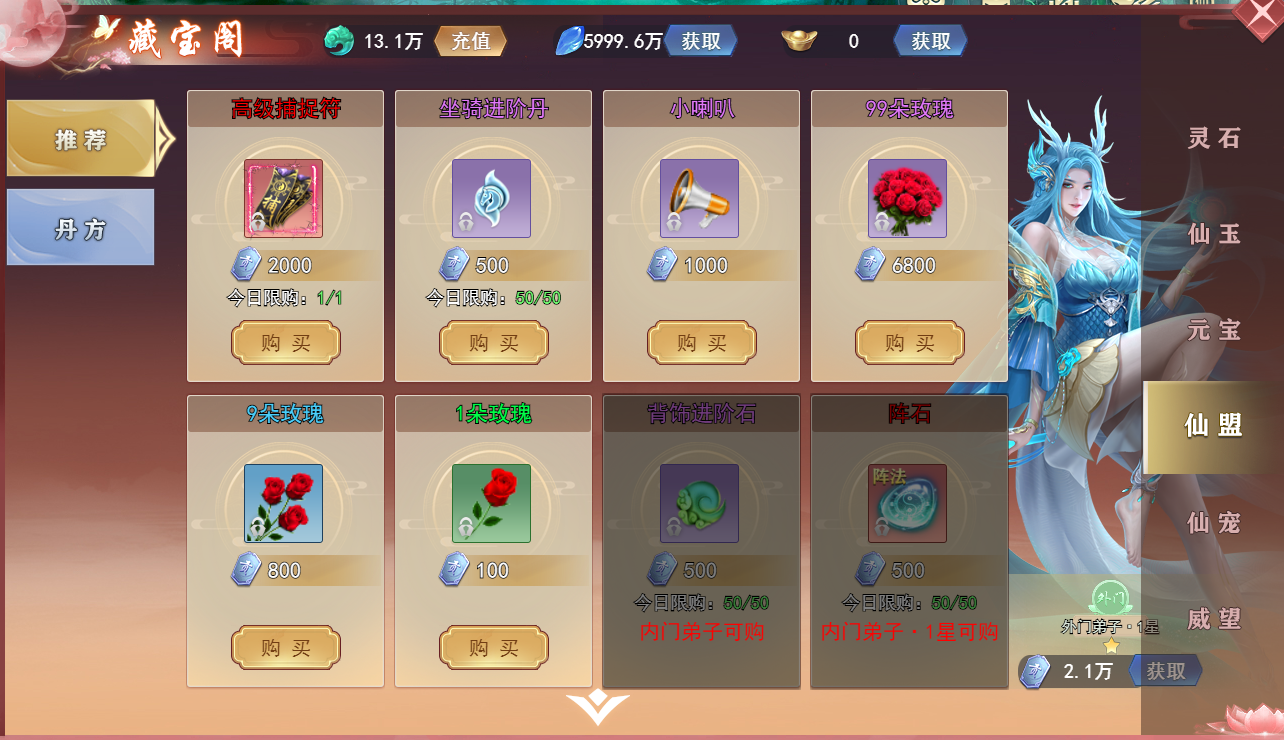
Task: Choose the 仙盟 shop category
Action: 1213,426
